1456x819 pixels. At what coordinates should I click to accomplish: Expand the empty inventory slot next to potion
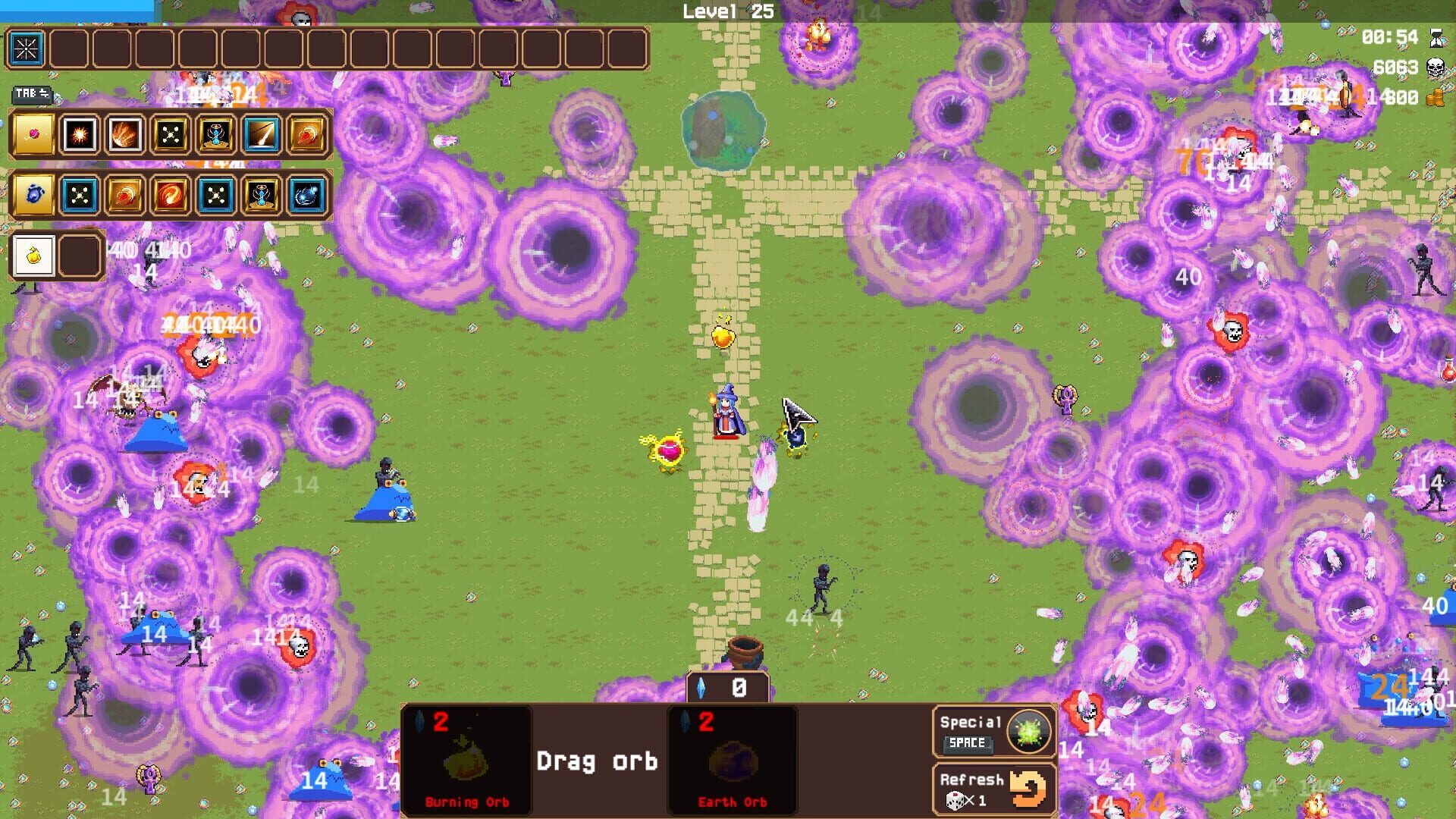pyautogui.click(x=80, y=254)
